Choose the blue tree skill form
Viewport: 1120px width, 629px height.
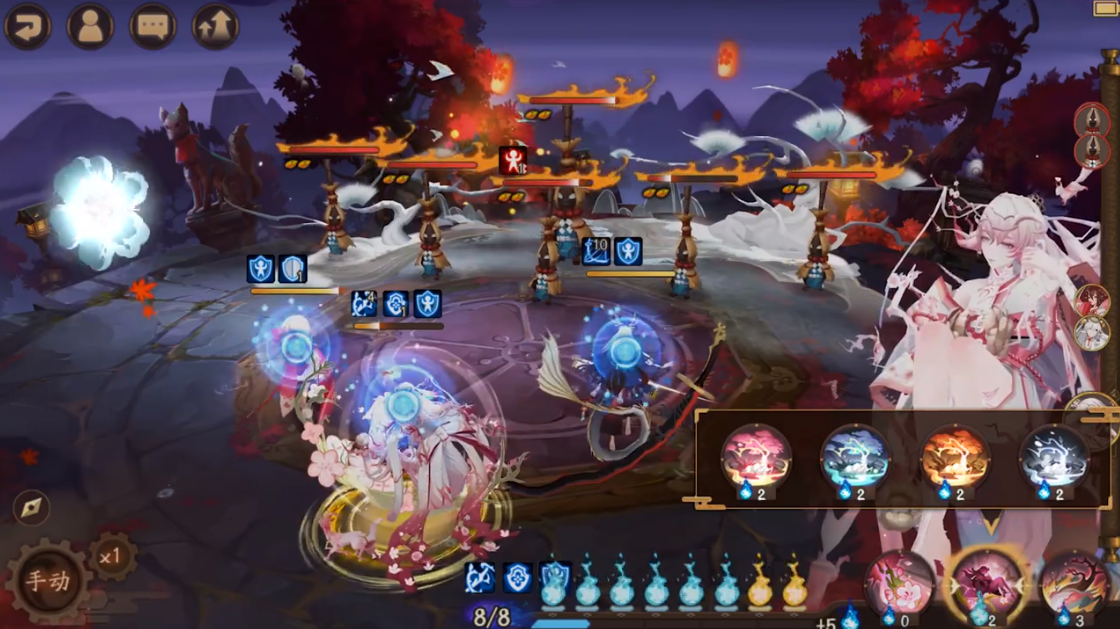(x=855, y=456)
